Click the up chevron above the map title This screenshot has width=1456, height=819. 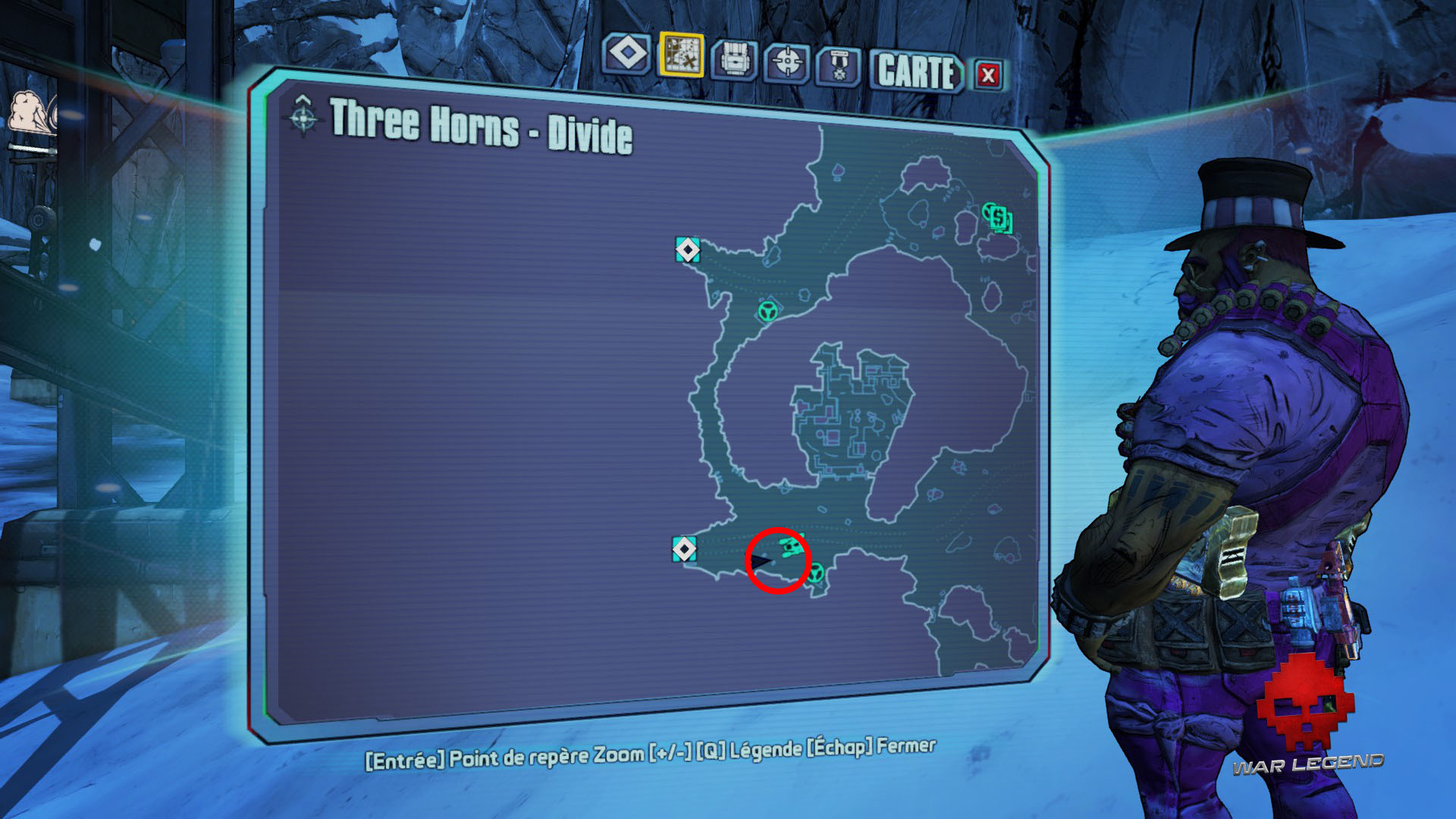(304, 99)
